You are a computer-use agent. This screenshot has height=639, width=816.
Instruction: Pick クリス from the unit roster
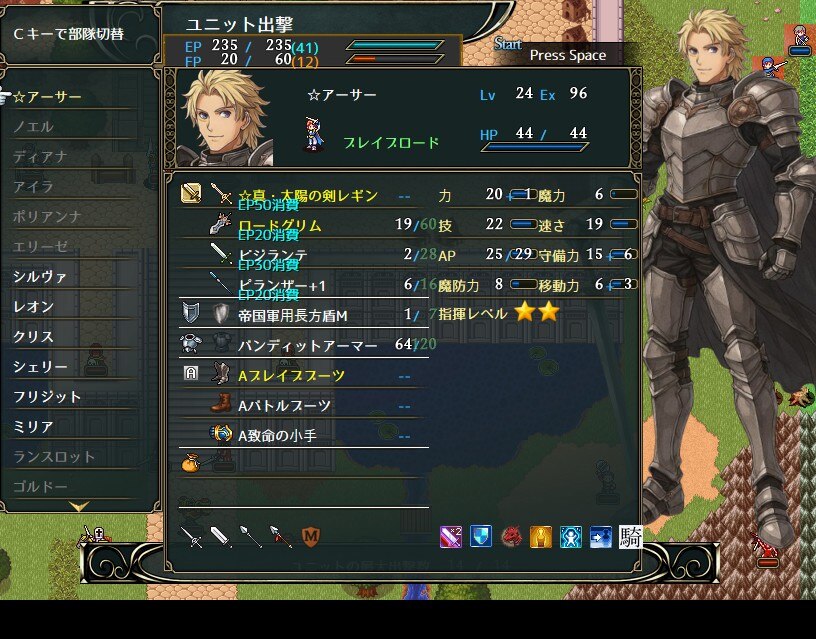[34, 337]
